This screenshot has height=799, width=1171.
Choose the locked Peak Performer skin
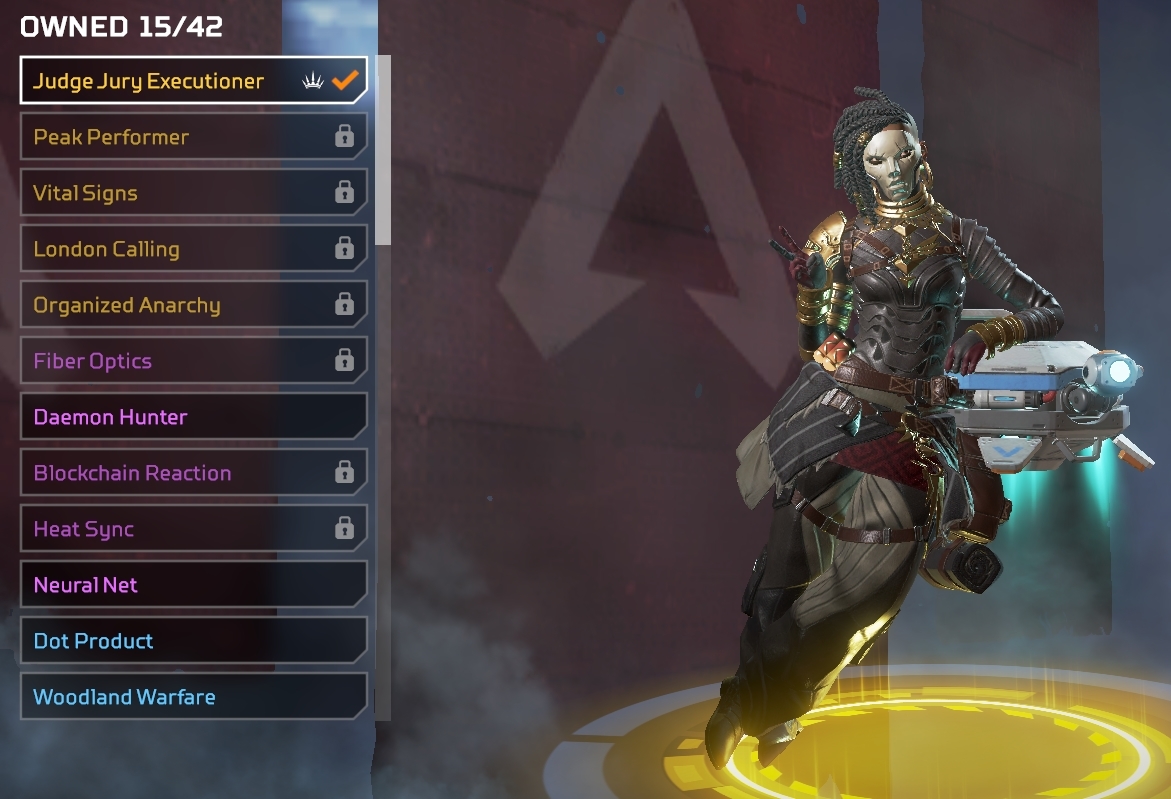point(193,137)
